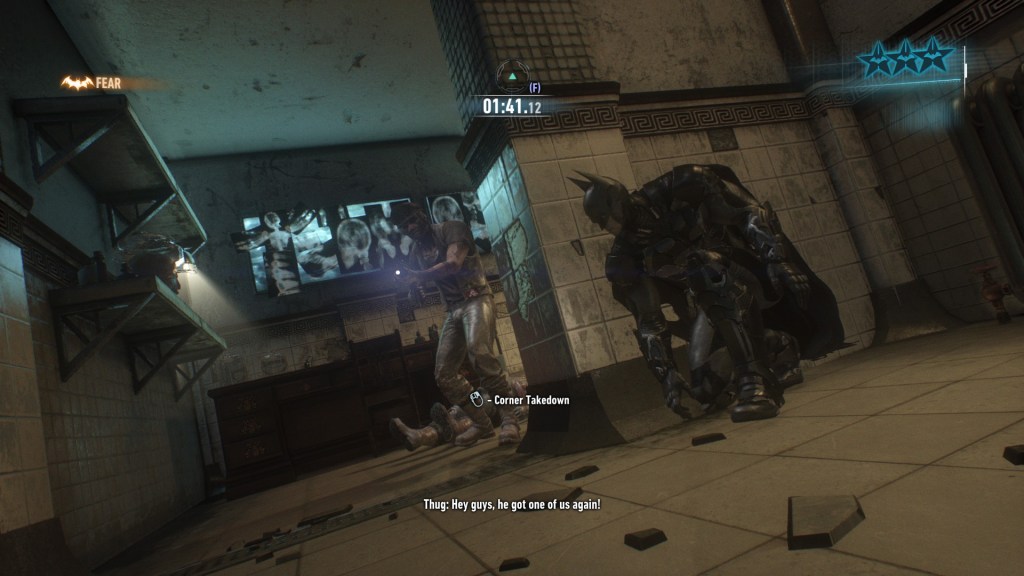This screenshot has width=1024, height=576.
Task: Select the green triangle objective marker
Action: [512, 75]
